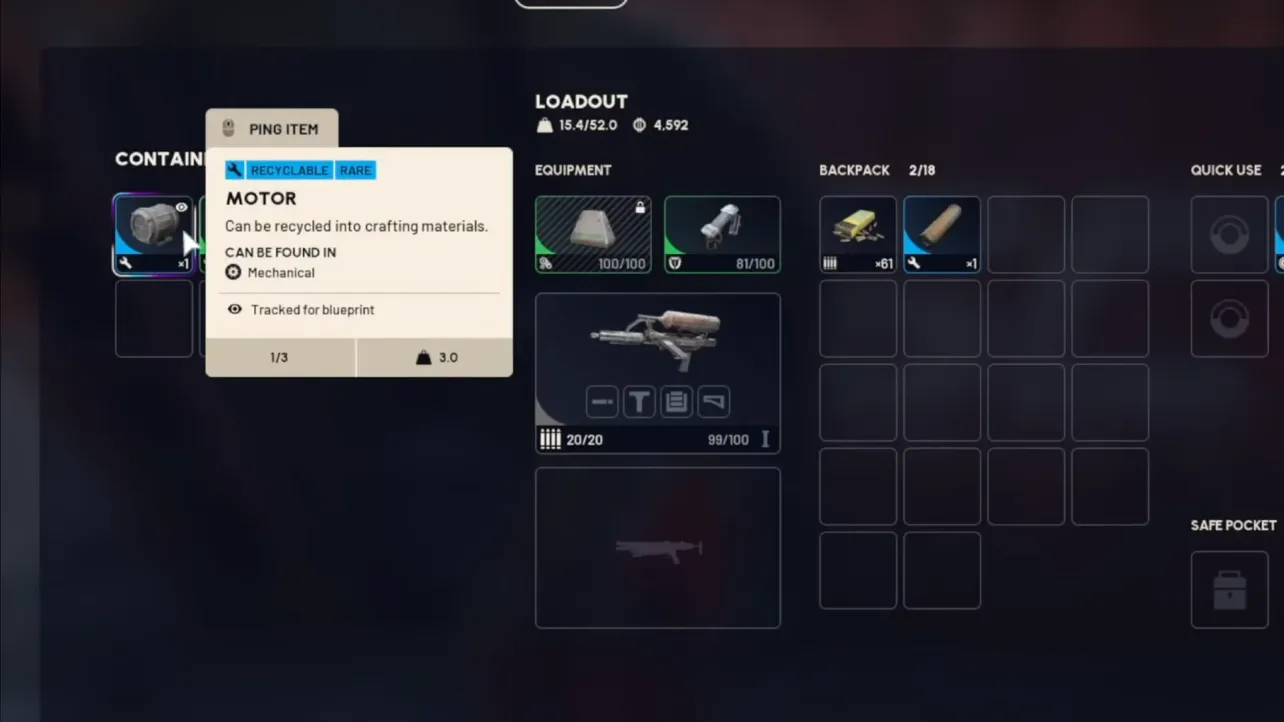Viewport: 1284px width, 722px height.
Task: Click the magazine attachment slot icon
Action: 676,401
